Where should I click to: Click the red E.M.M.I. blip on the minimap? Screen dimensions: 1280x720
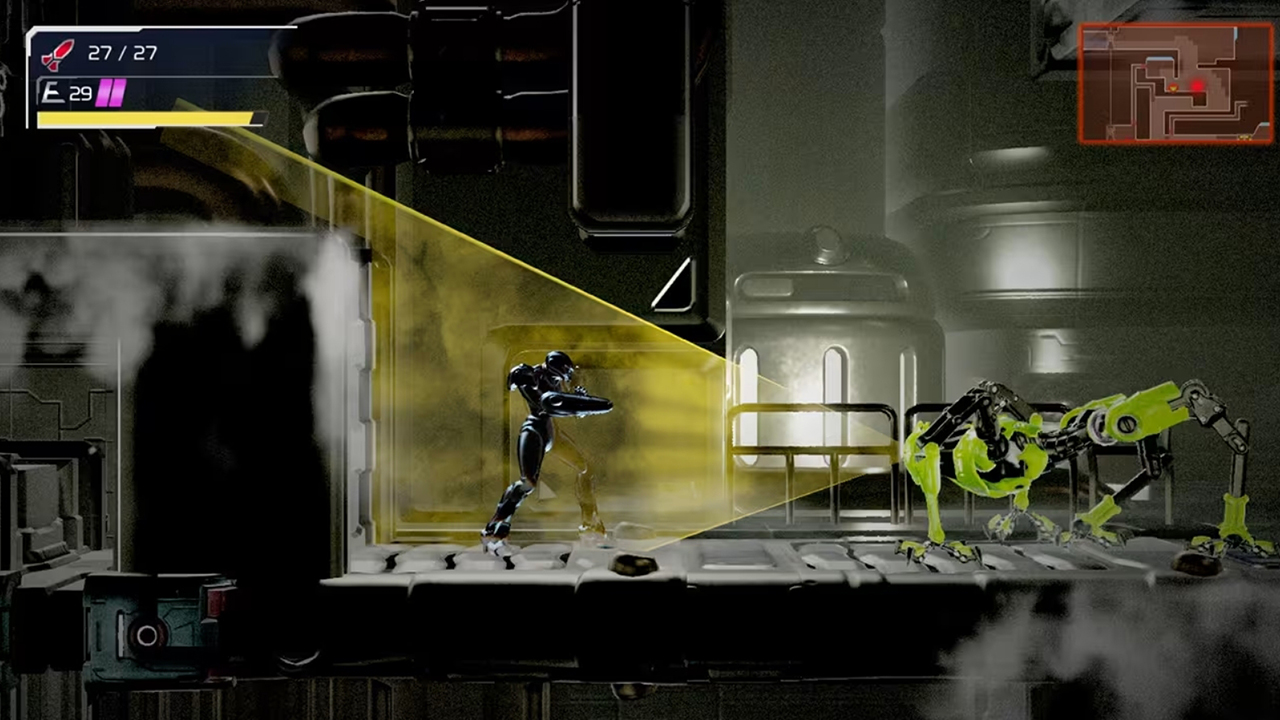[x=1197, y=85]
